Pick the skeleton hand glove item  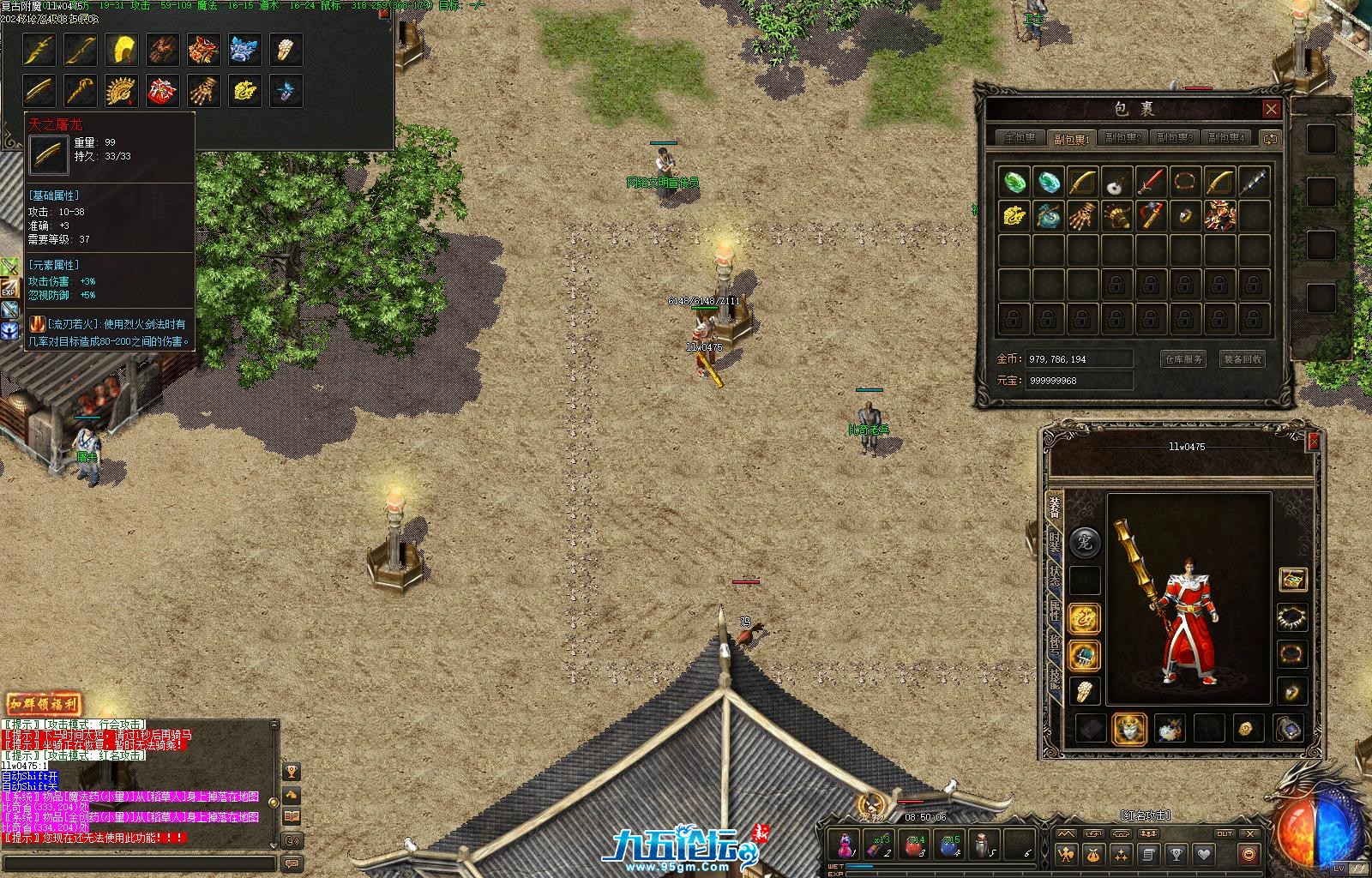(x=1082, y=215)
